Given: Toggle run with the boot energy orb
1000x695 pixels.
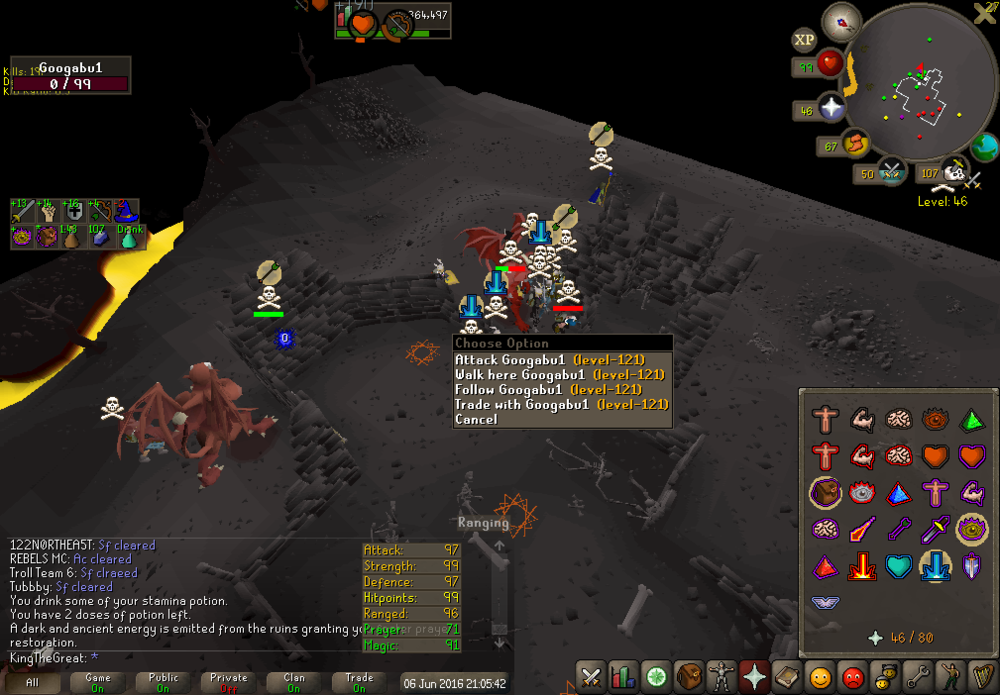Looking at the screenshot, I should (856, 145).
